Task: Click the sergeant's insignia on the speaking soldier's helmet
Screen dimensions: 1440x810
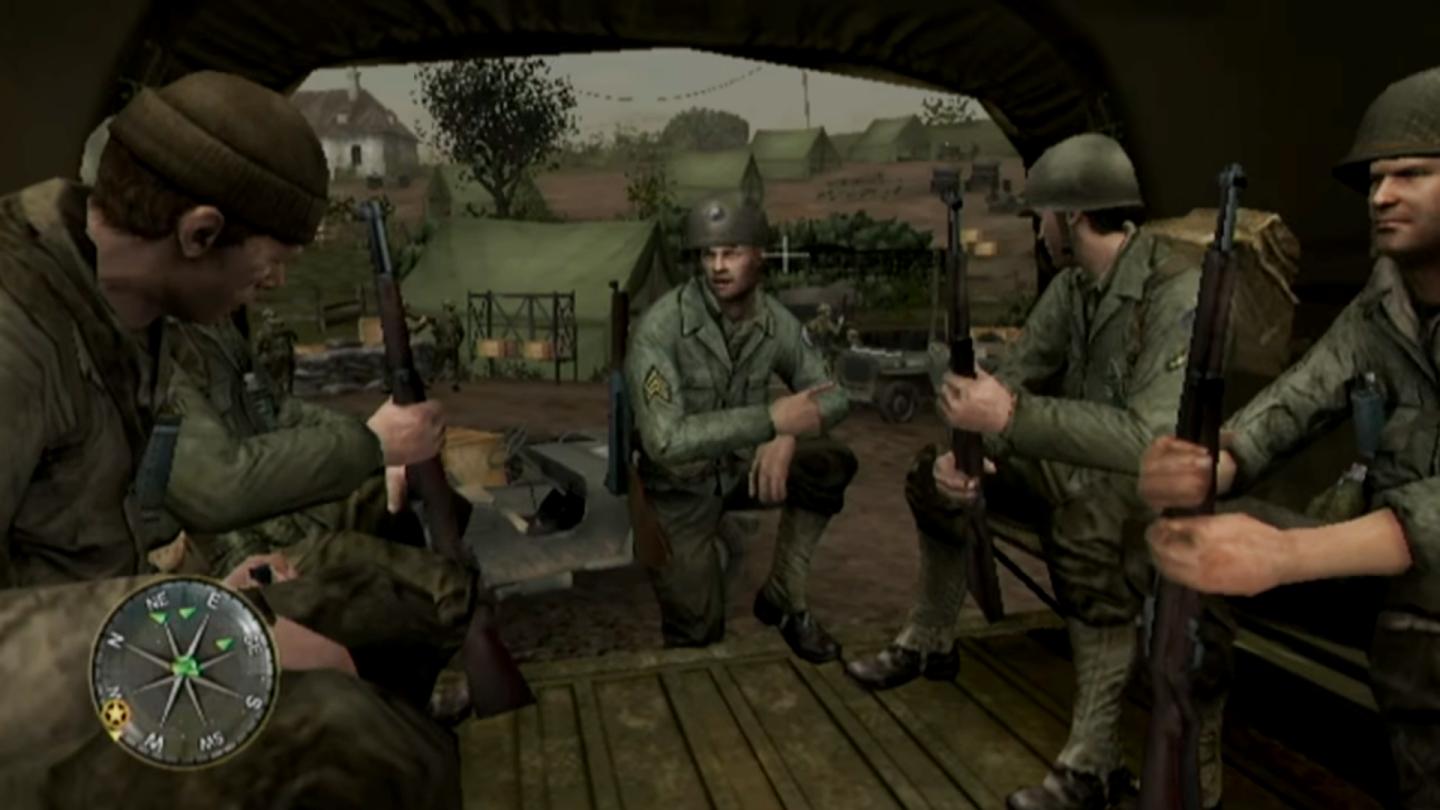Action: tap(716, 215)
